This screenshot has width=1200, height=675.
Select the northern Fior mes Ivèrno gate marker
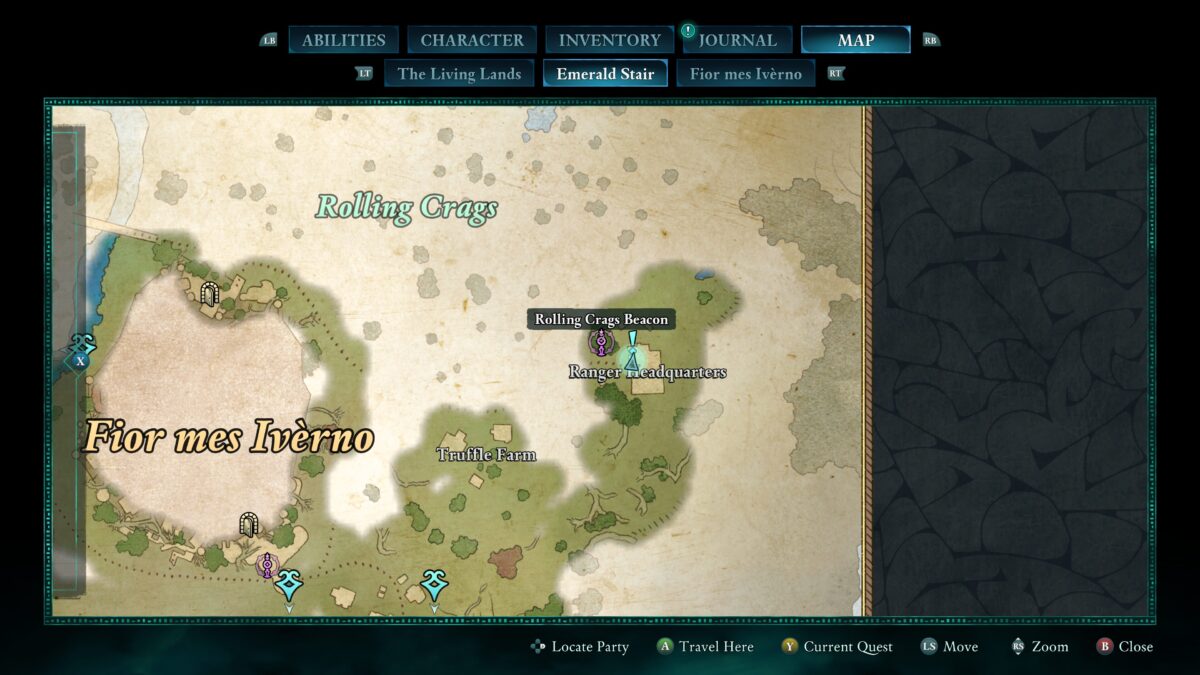[209, 294]
